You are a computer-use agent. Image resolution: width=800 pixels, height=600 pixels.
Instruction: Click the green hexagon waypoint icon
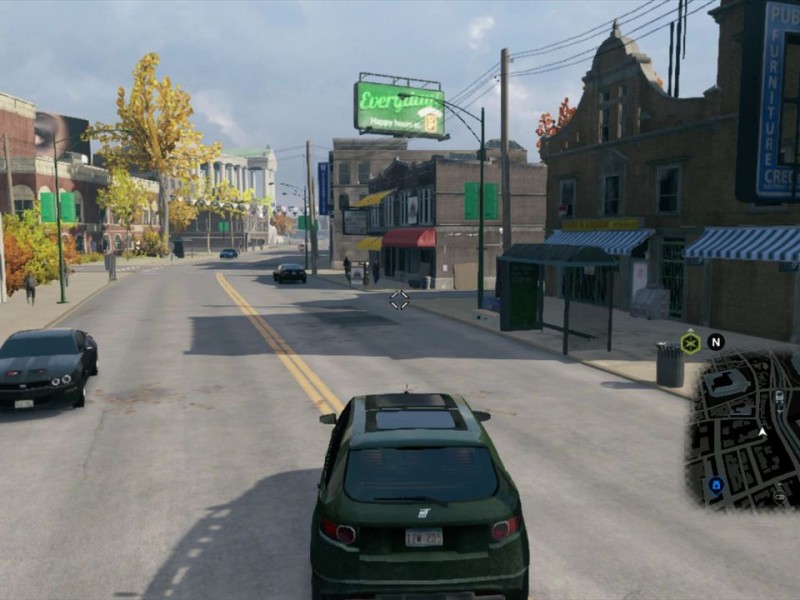click(690, 343)
